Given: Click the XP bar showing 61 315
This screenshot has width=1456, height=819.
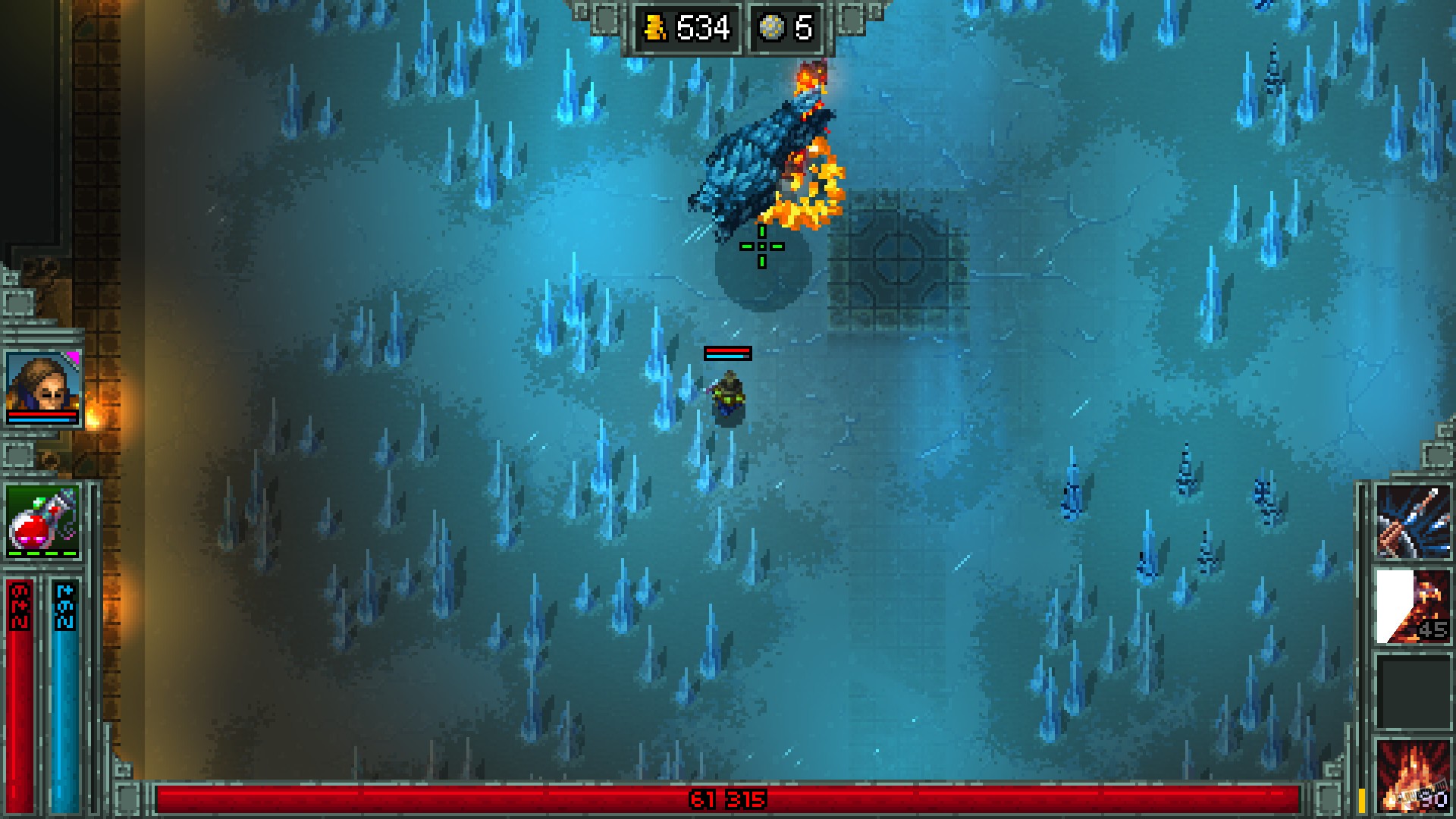Looking at the screenshot, I should pyautogui.click(x=728, y=799).
